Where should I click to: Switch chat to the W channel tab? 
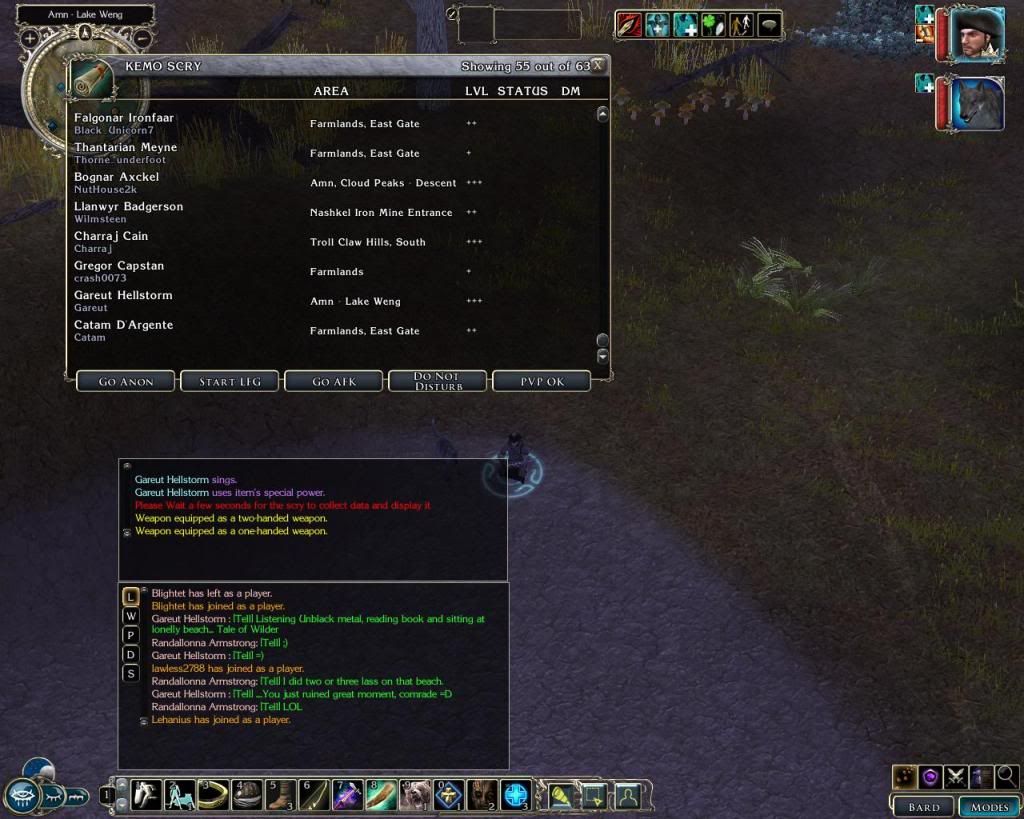click(x=131, y=616)
